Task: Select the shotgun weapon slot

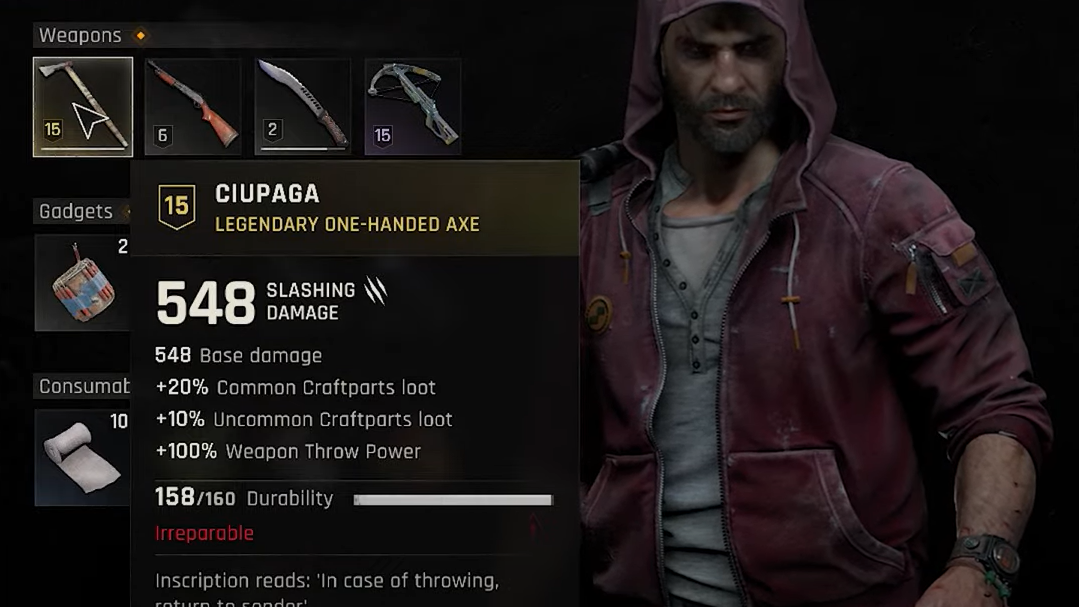Action: pos(193,106)
